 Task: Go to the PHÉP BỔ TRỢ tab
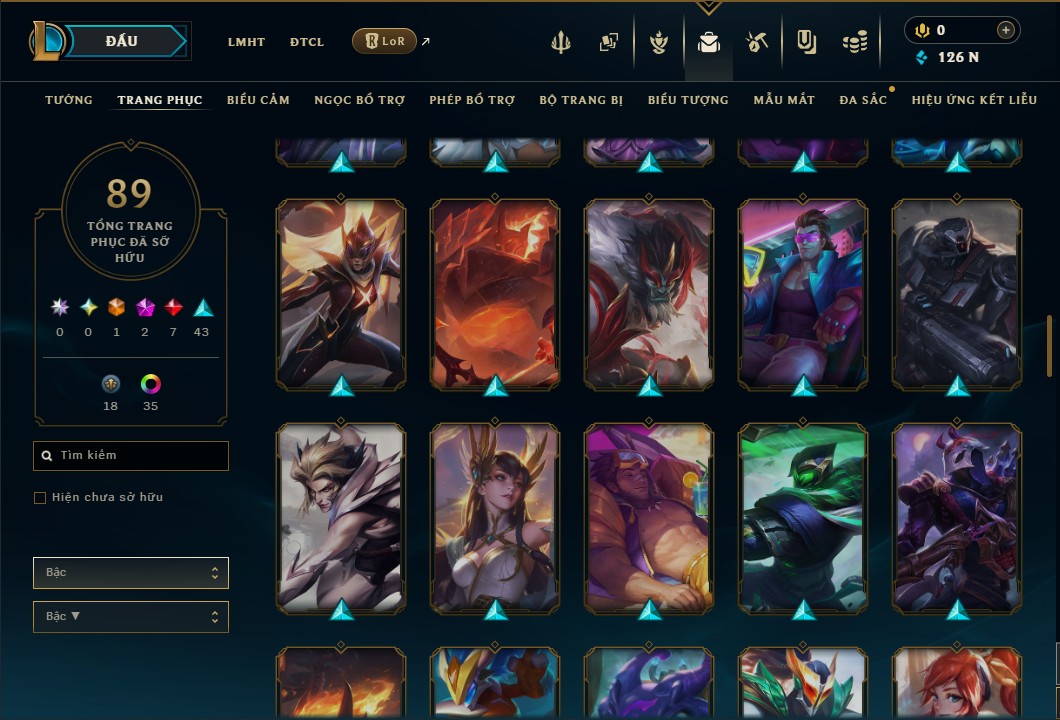pos(472,100)
